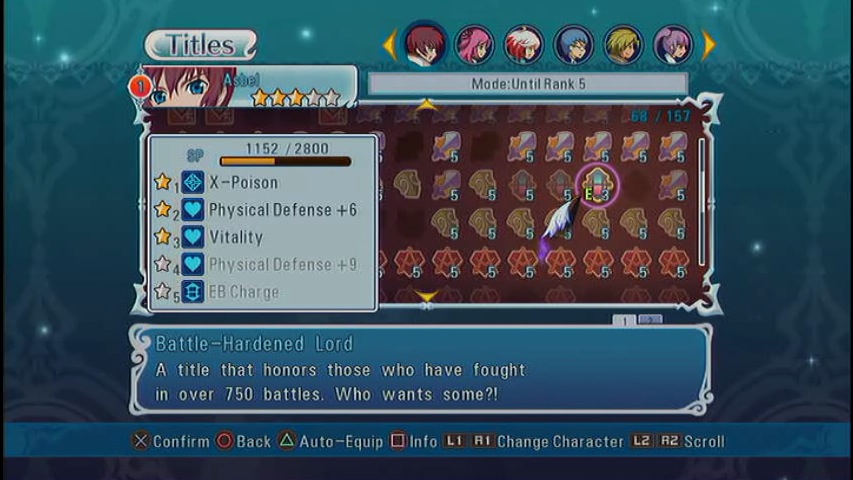Viewport: 853px width, 480px height.
Task: Switch to the purple-haired character portrait
Action: (x=672, y=44)
